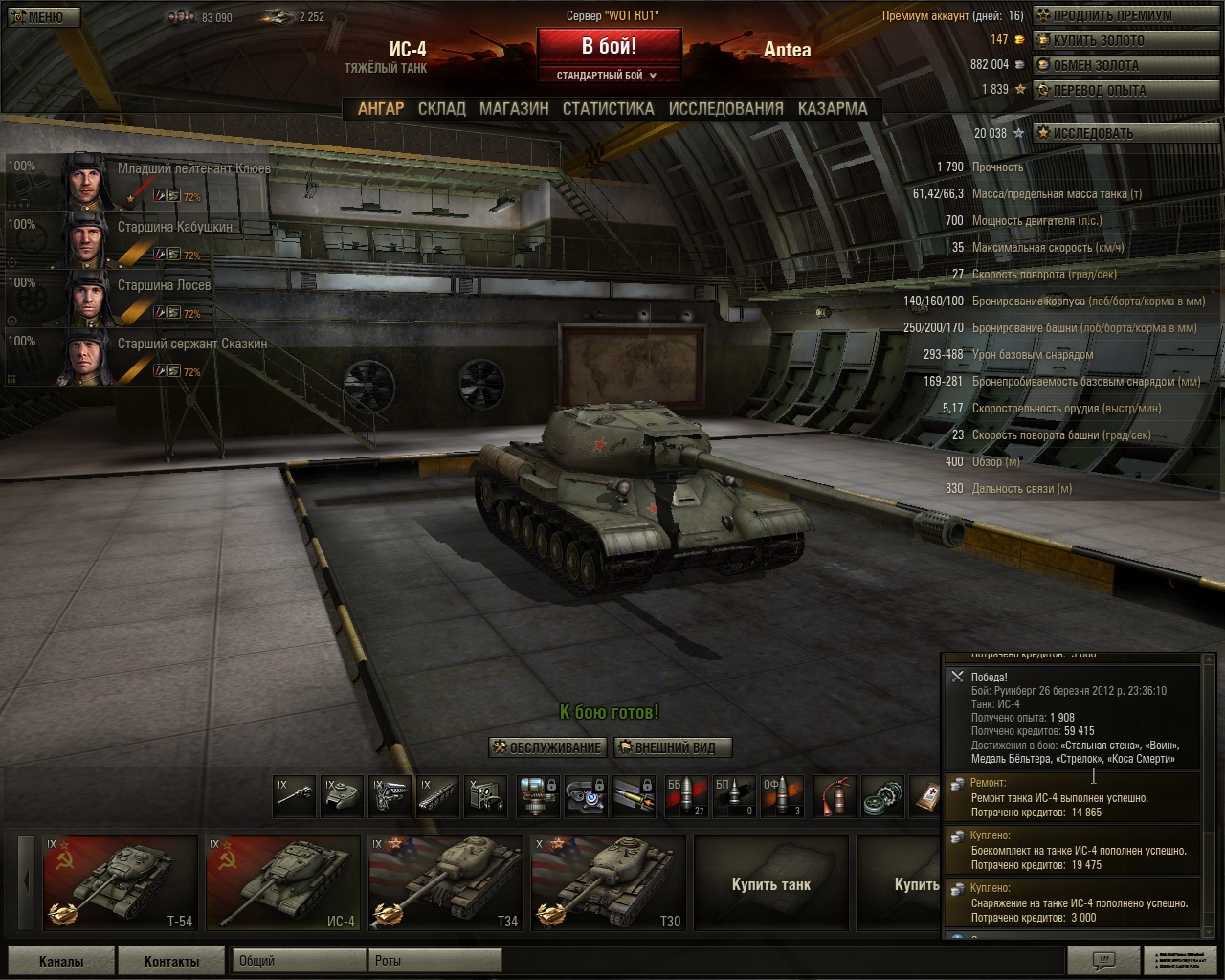
Task: Open the Магазин tab
Action: point(514,109)
